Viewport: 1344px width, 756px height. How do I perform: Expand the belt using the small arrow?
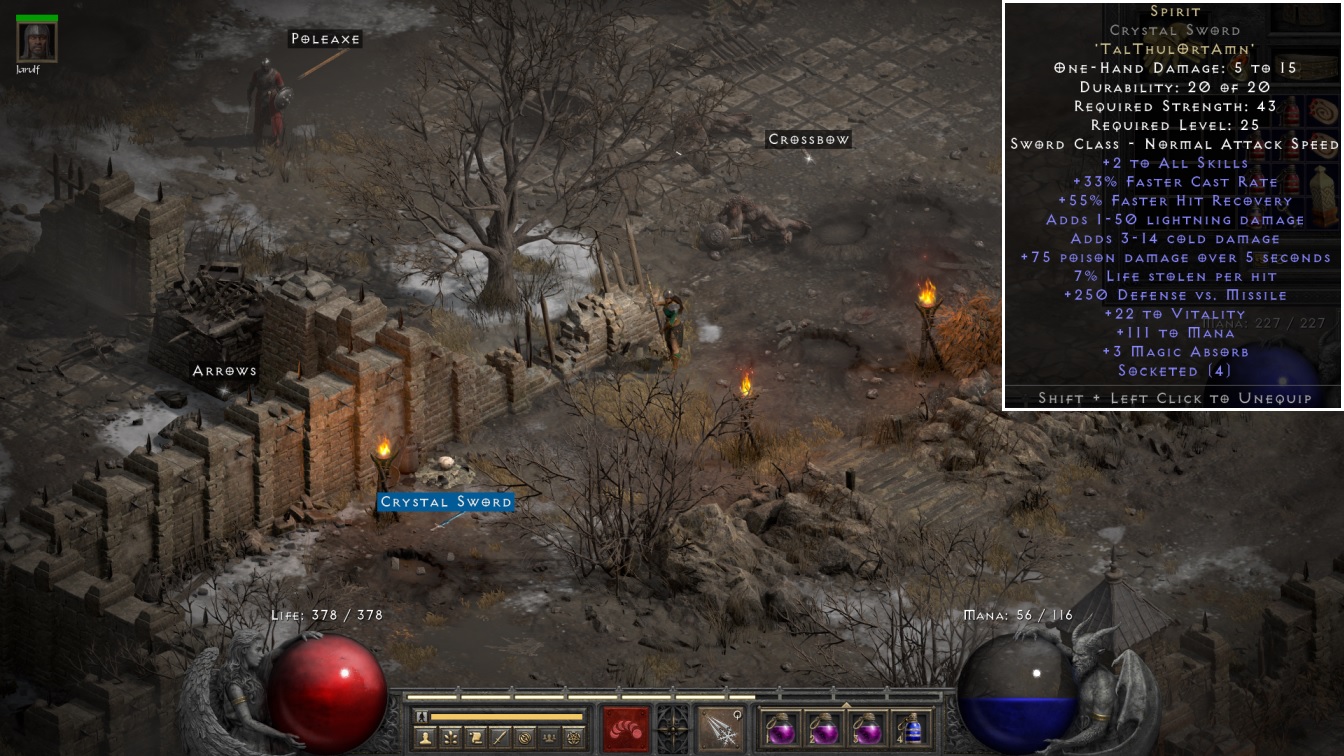[846, 704]
